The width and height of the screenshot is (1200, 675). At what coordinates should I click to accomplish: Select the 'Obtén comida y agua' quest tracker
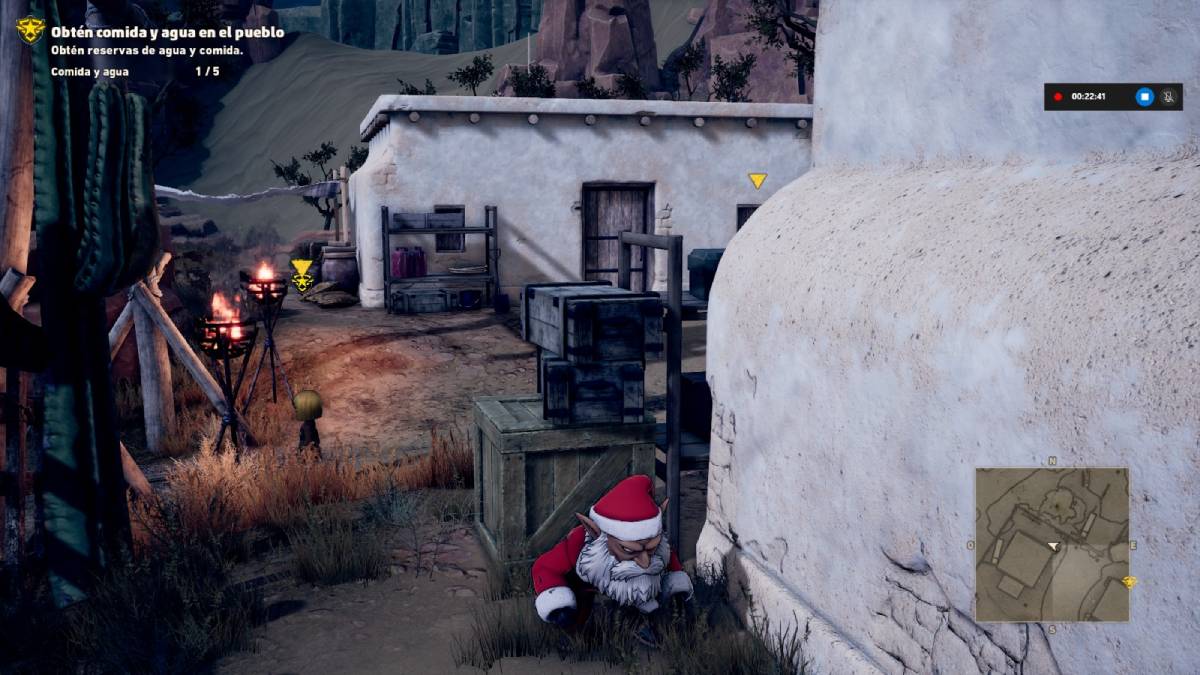[167, 32]
